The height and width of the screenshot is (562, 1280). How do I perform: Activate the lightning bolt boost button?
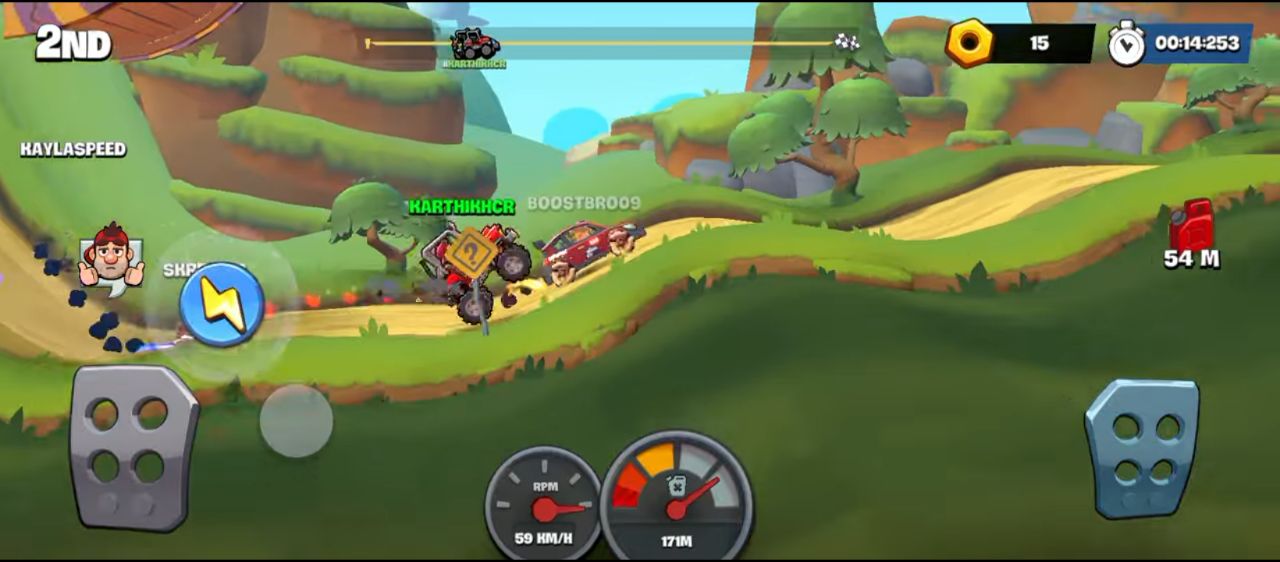[x=222, y=304]
